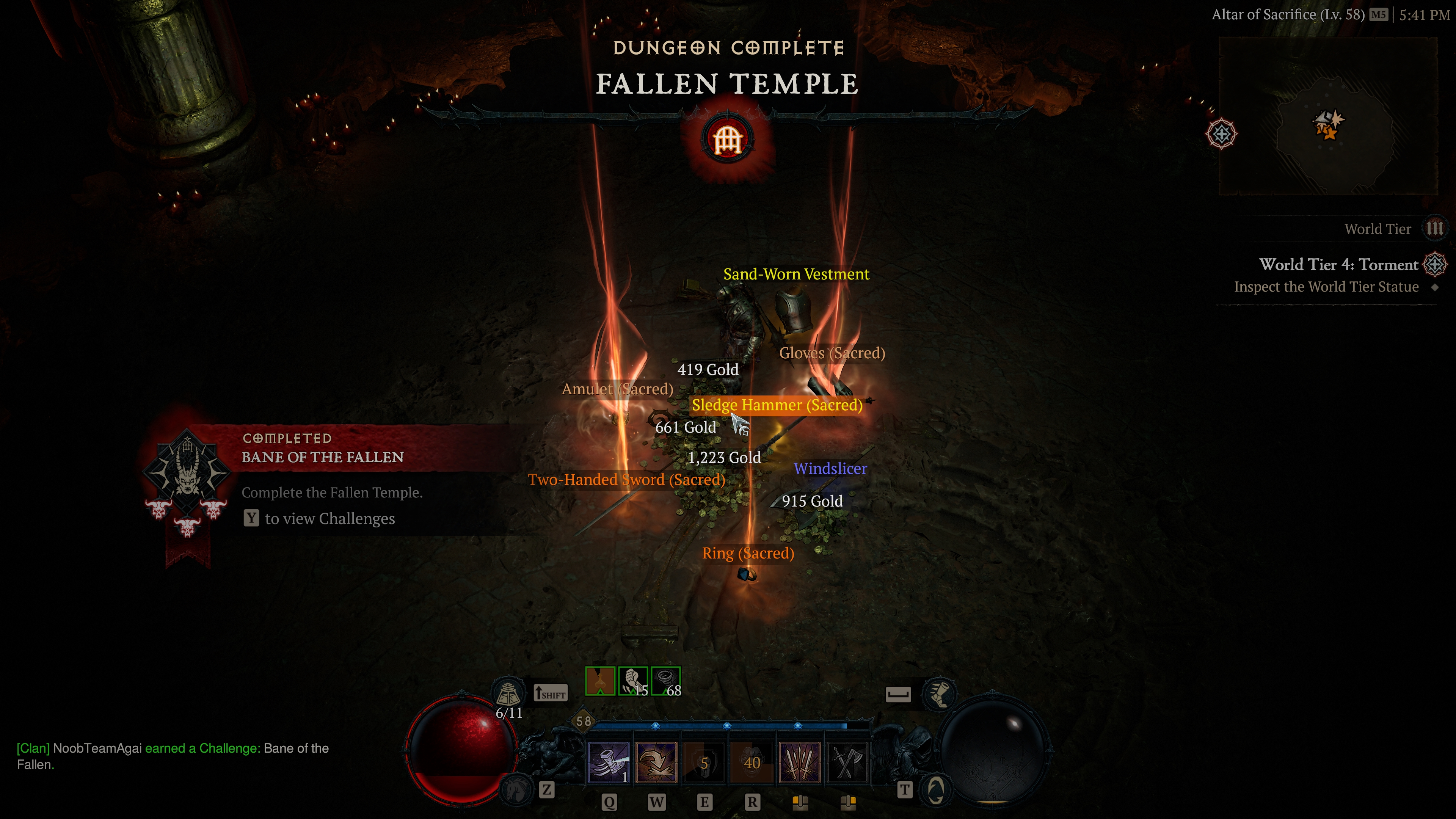The height and width of the screenshot is (819, 1456).
Task: Pick up the Sand-Worn Vestment item label
Action: 796,275
